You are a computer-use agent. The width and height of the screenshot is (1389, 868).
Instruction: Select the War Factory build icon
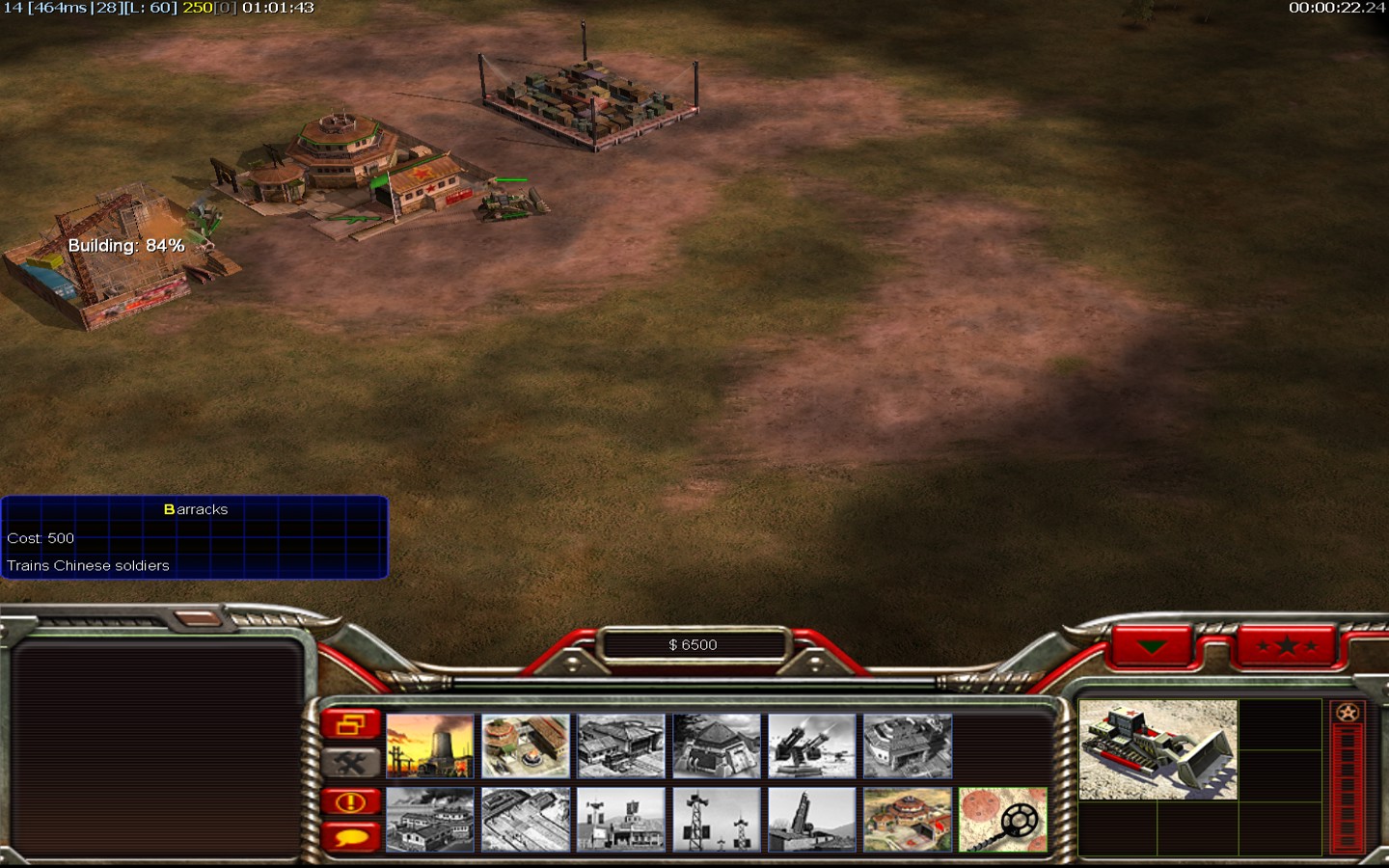click(907, 746)
